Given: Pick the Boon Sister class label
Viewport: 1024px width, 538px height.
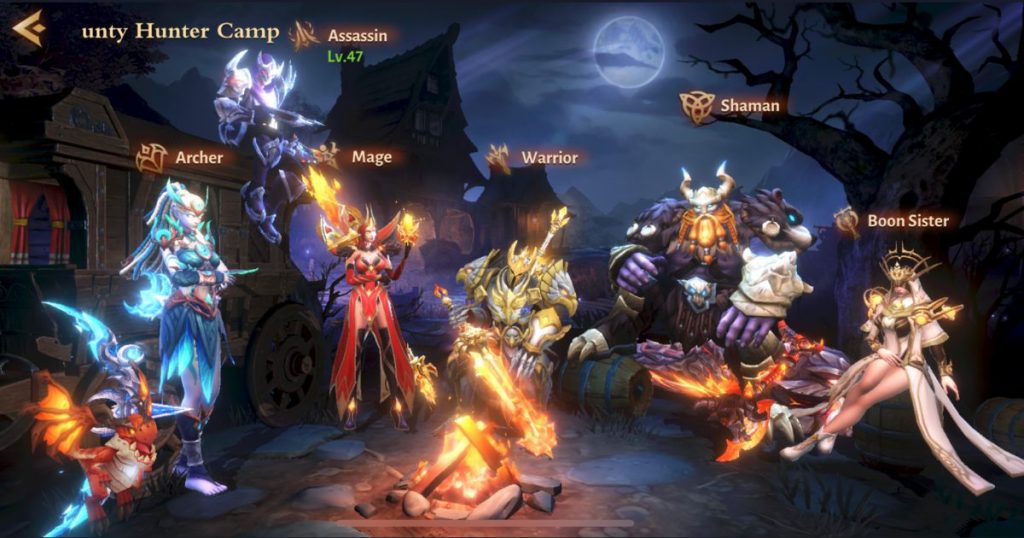Looking at the screenshot, I should 907,220.
